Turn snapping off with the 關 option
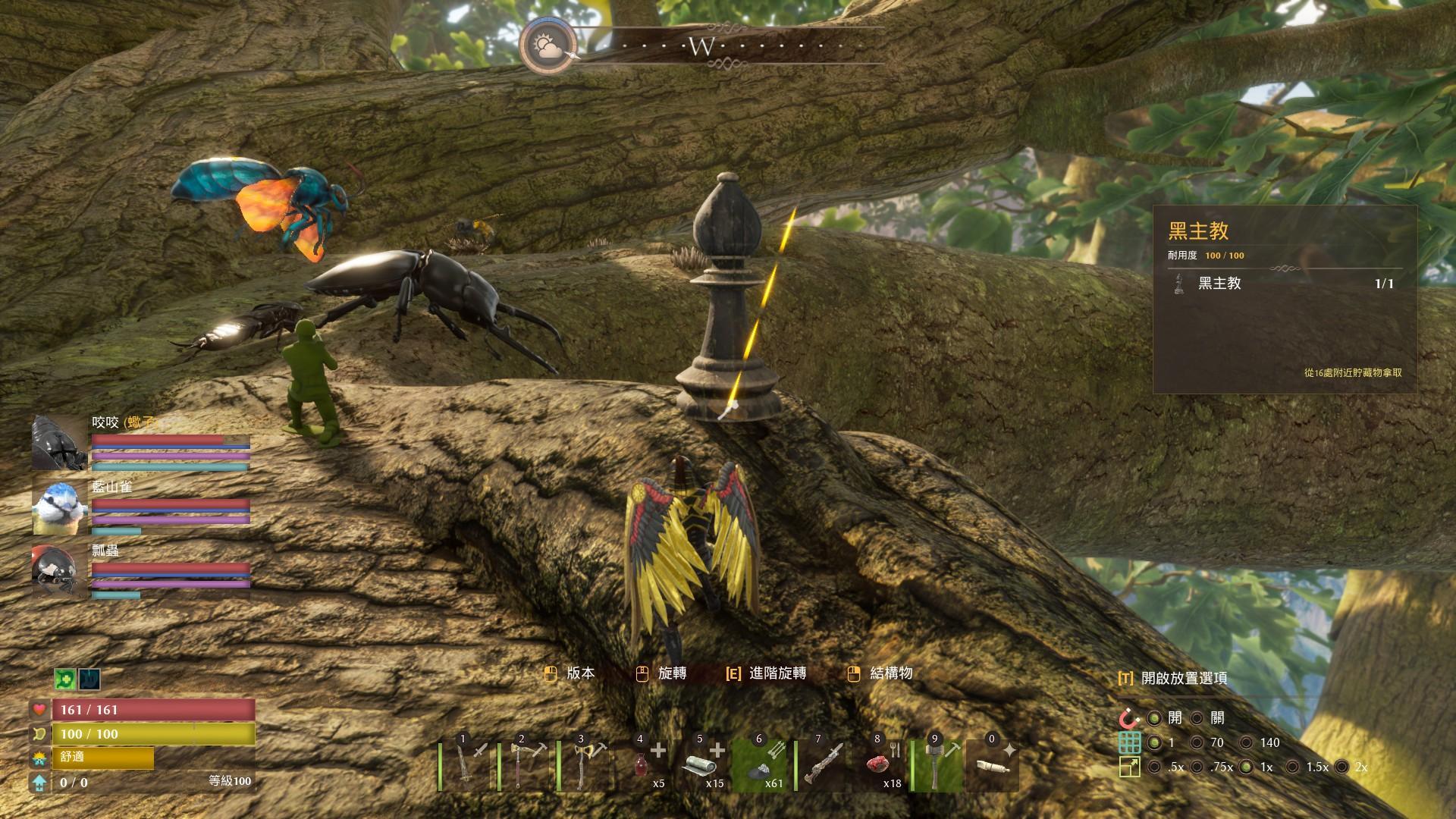This screenshot has width=1456, height=819. (1197, 718)
